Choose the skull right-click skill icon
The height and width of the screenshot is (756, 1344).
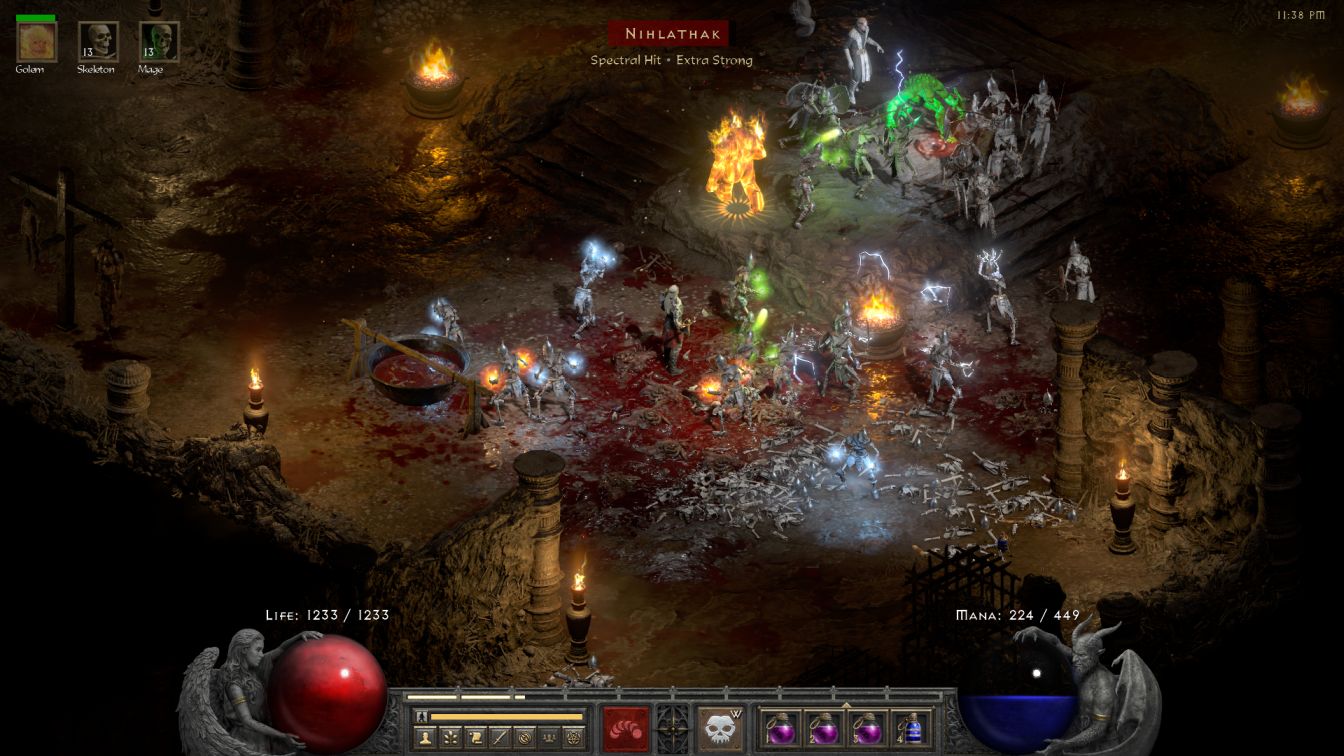coord(720,728)
